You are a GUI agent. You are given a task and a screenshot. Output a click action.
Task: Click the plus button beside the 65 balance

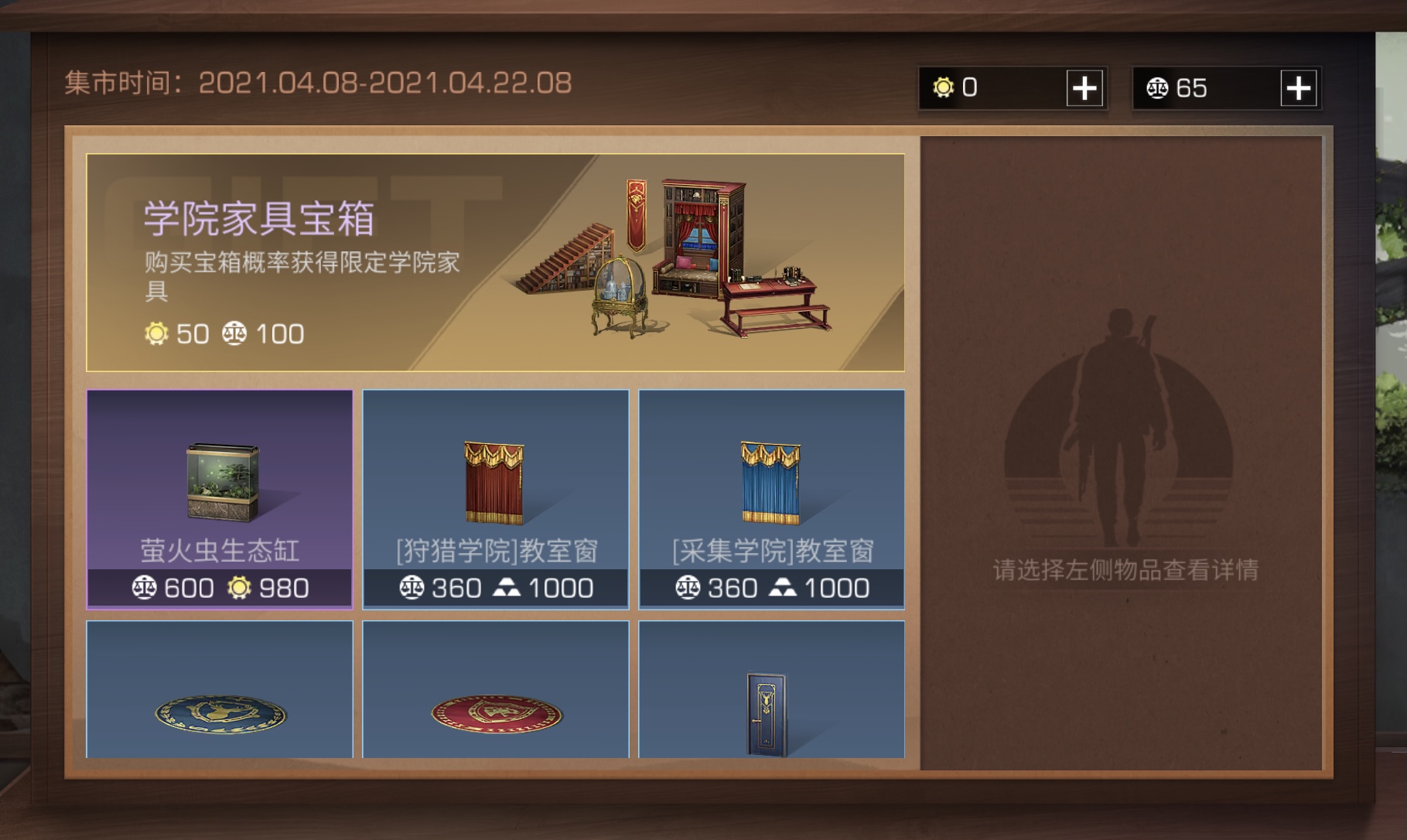1299,88
